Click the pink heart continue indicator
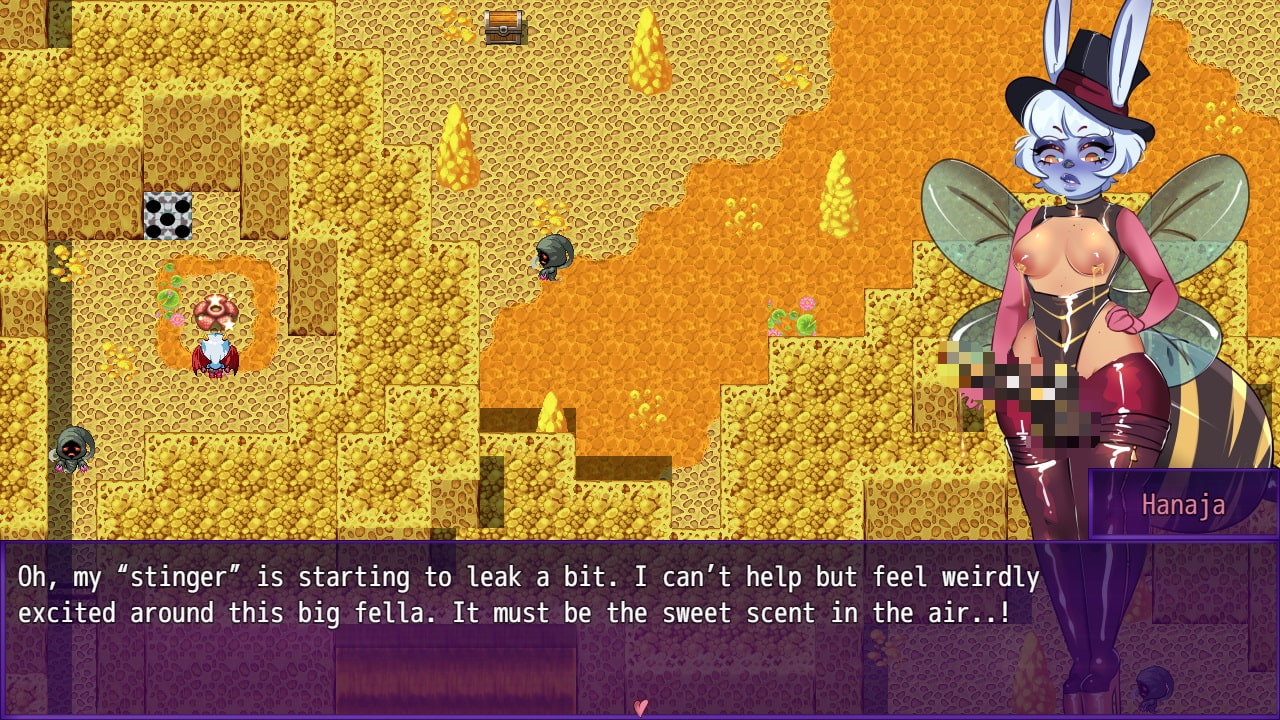 640,707
